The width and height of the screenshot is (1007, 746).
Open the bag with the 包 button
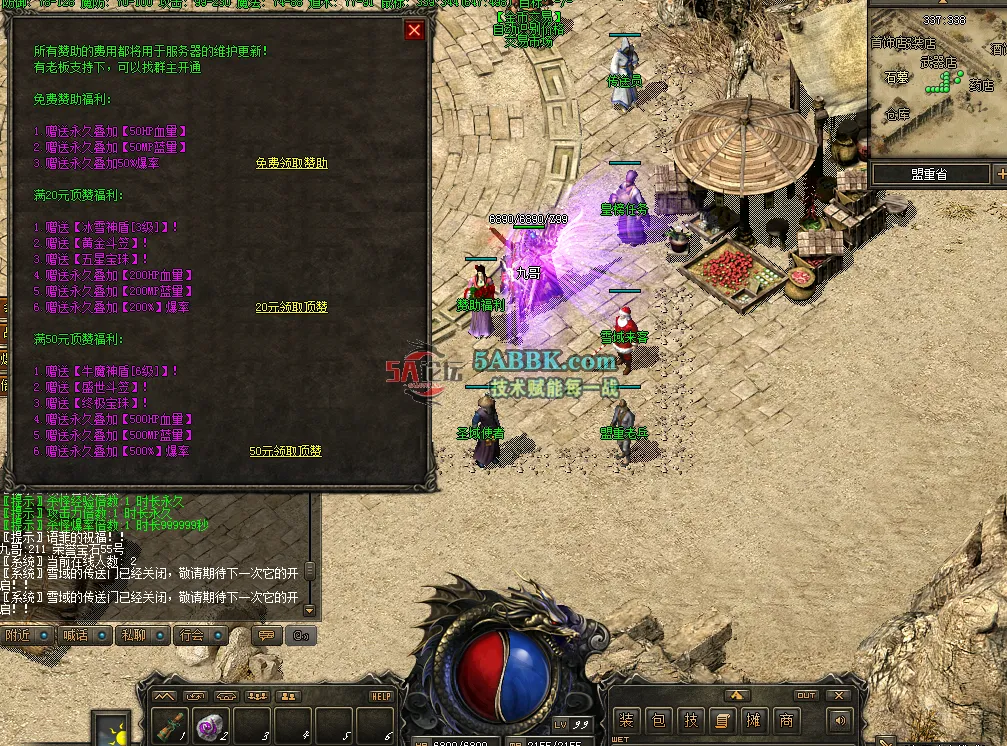click(658, 720)
